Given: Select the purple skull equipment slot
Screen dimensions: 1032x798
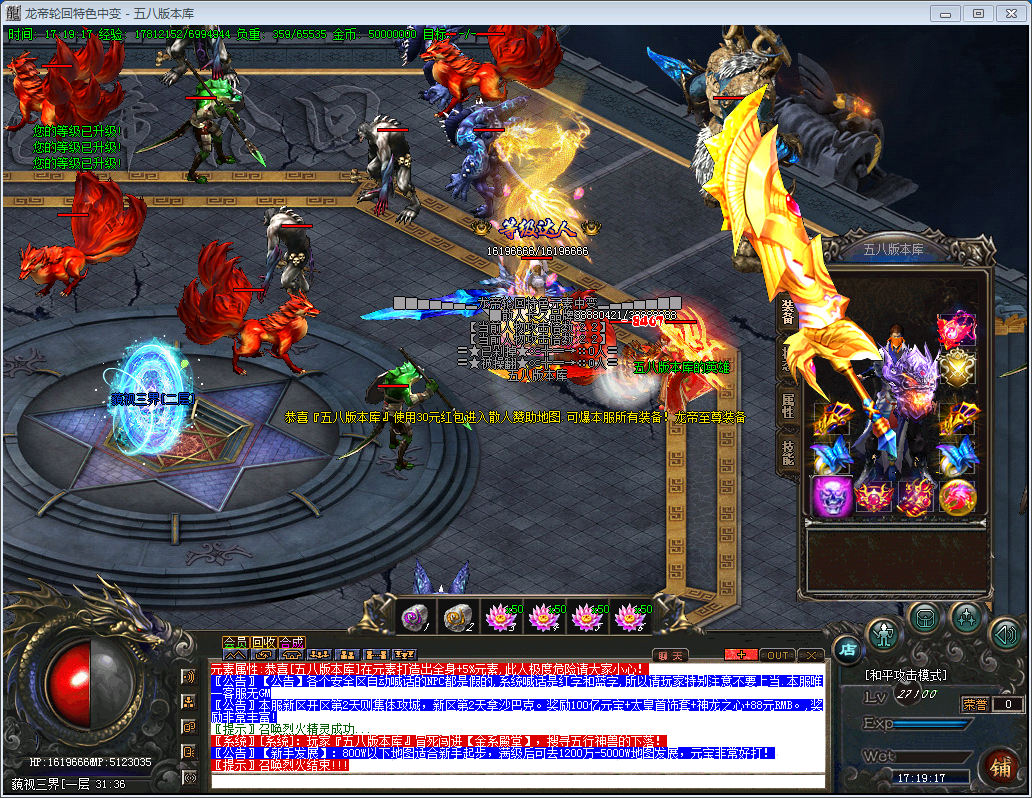Looking at the screenshot, I should 831,496.
